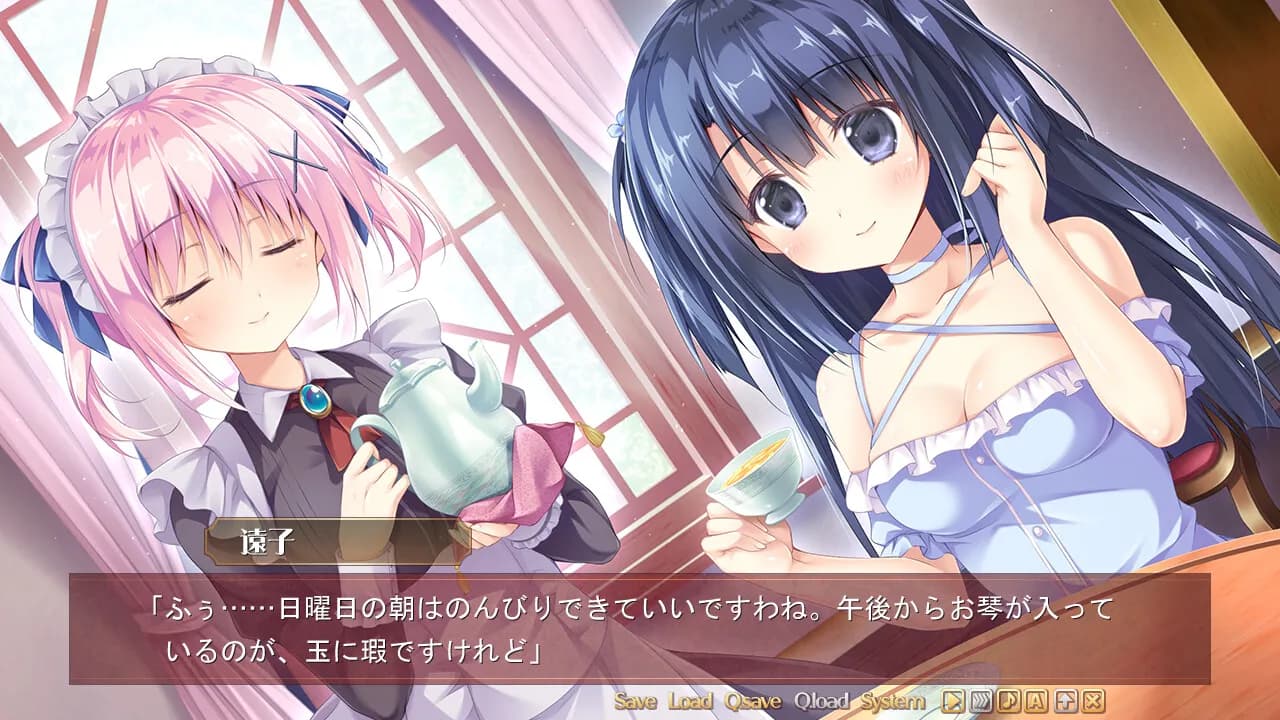Quick load with Qload
Image resolution: width=1280 pixels, height=720 pixels.
(821, 701)
